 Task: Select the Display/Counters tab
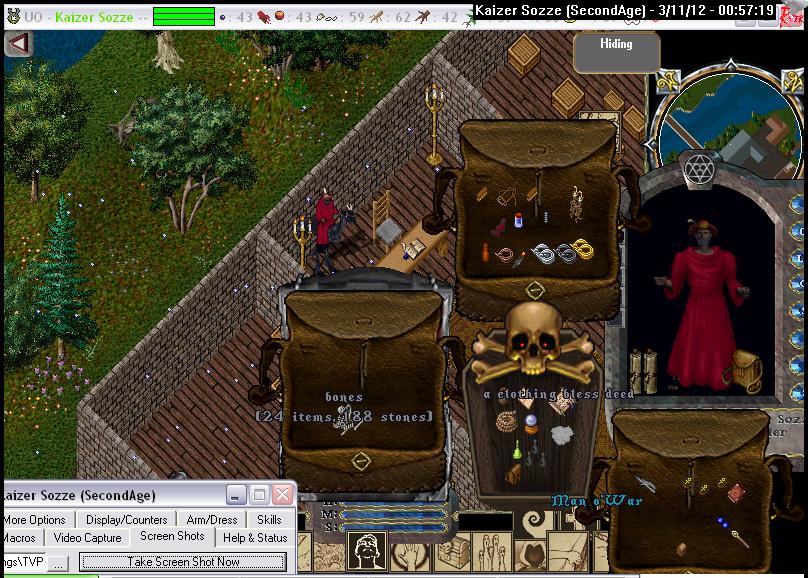tap(125, 519)
